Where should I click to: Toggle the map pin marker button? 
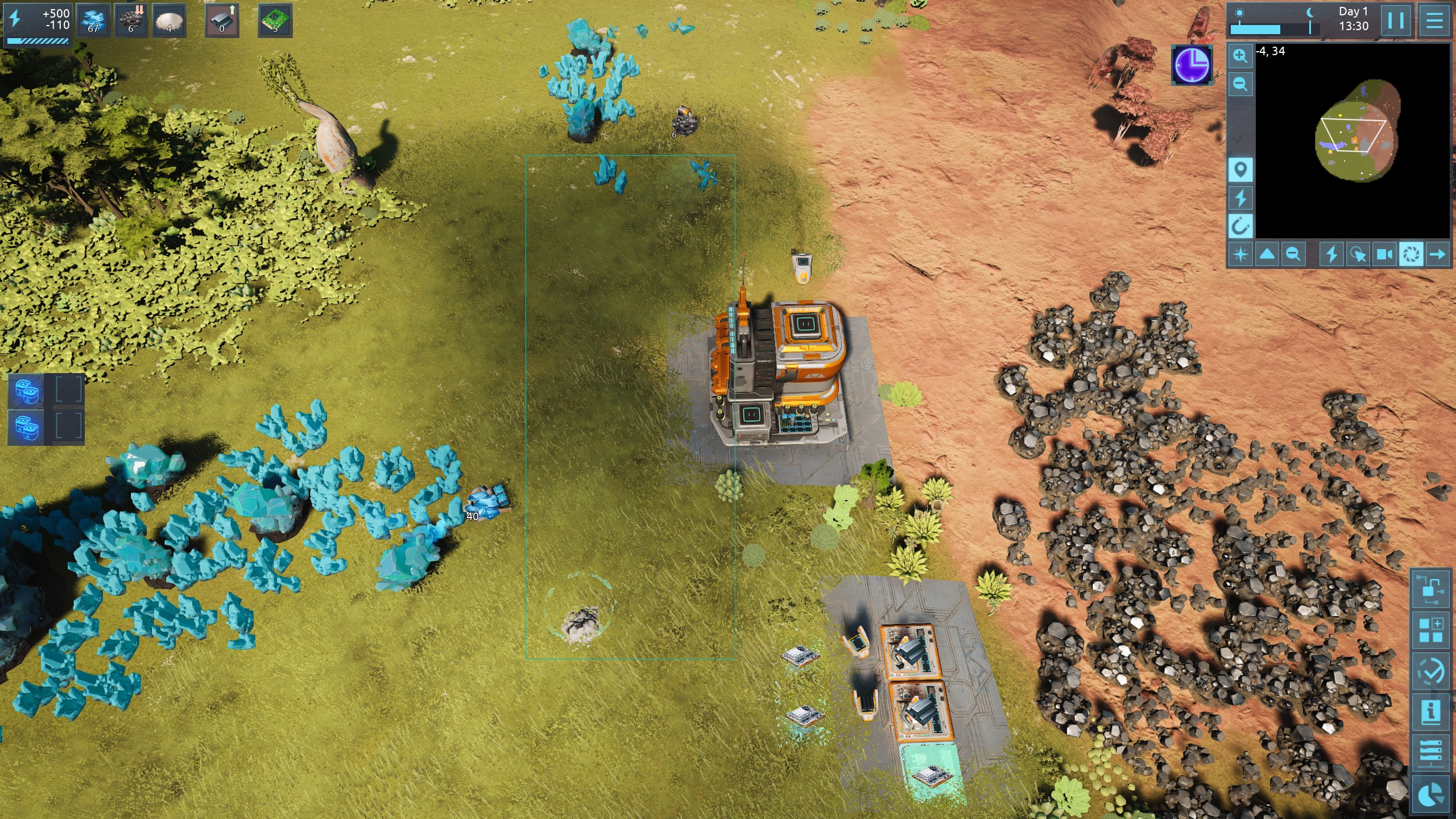tap(1240, 169)
